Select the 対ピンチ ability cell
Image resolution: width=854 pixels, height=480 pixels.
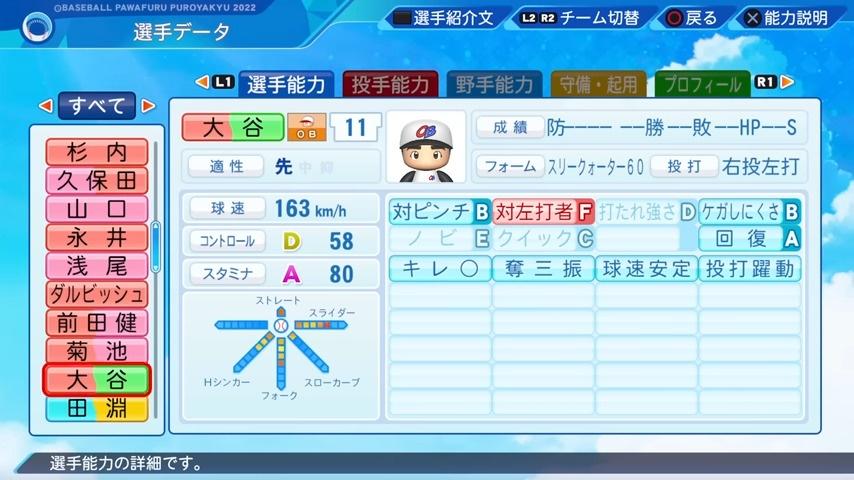point(440,212)
